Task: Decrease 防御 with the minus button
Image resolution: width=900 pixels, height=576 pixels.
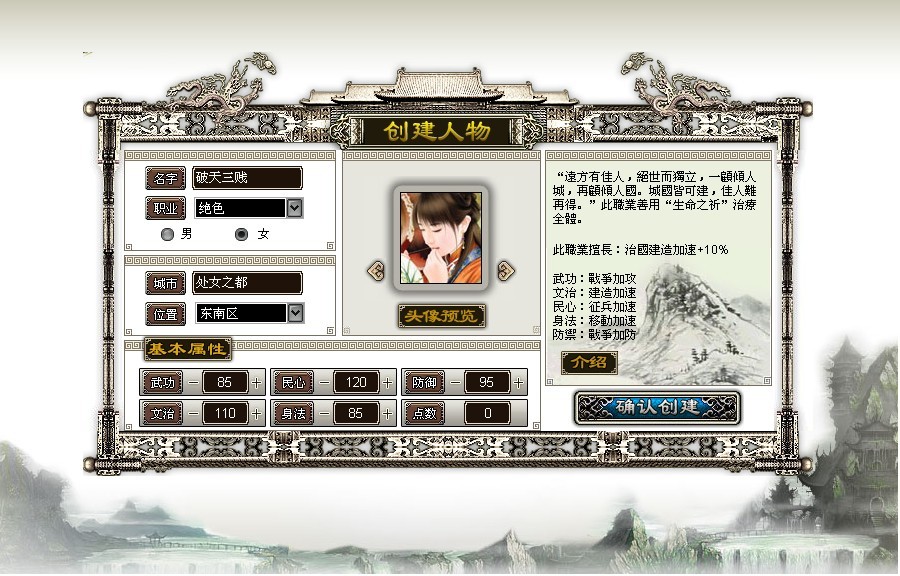Action: point(454,382)
